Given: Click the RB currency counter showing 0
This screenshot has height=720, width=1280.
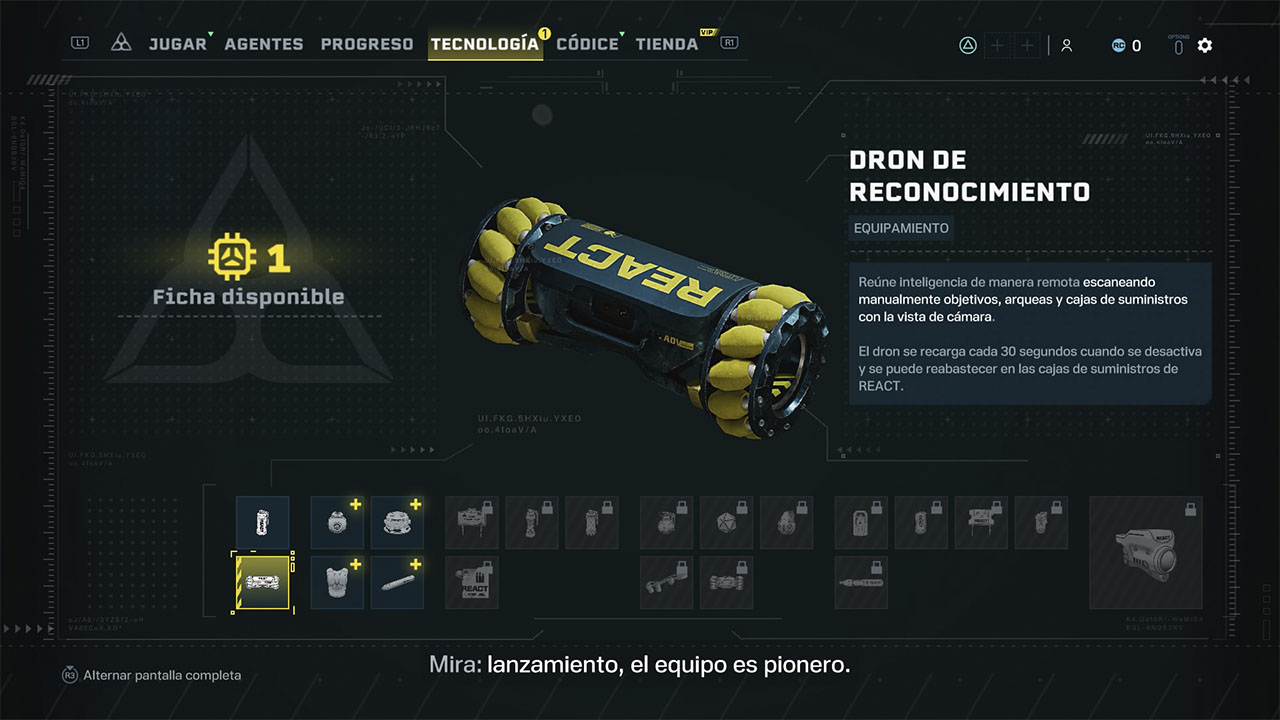Looking at the screenshot, I should pos(1126,44).
